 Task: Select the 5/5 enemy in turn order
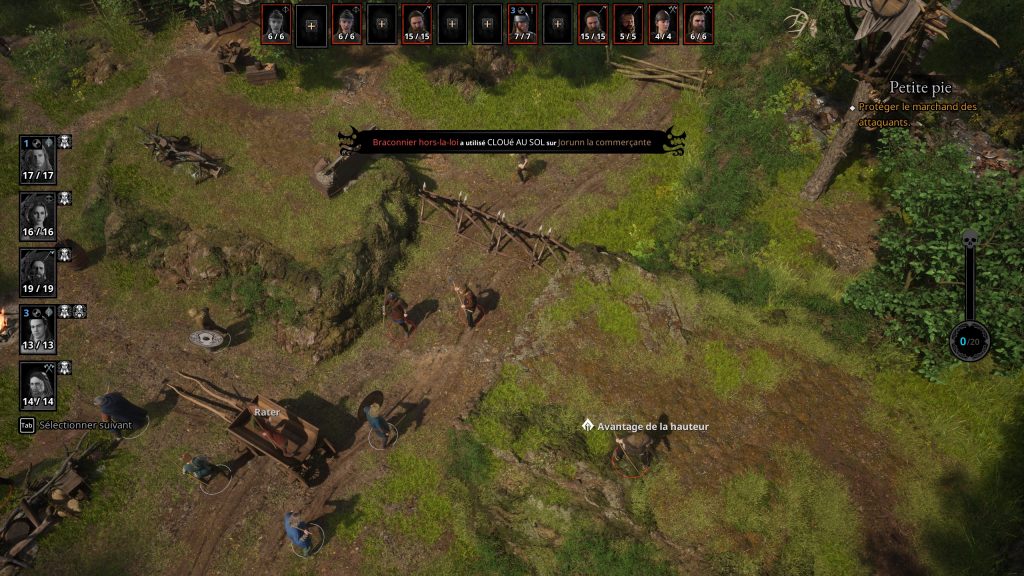[628, 24]
